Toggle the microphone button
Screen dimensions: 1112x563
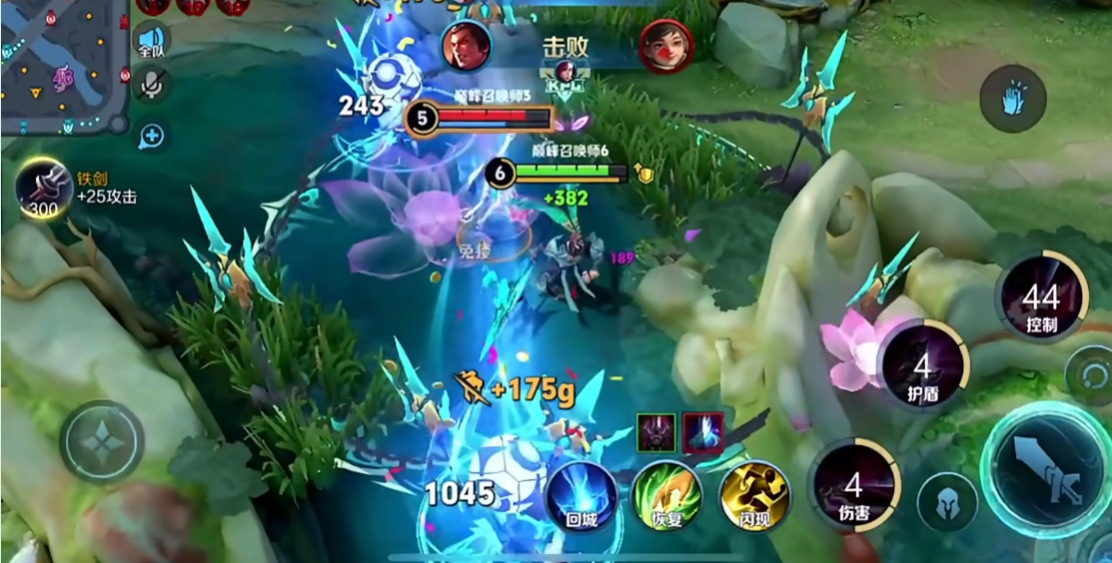coord(152,86)
